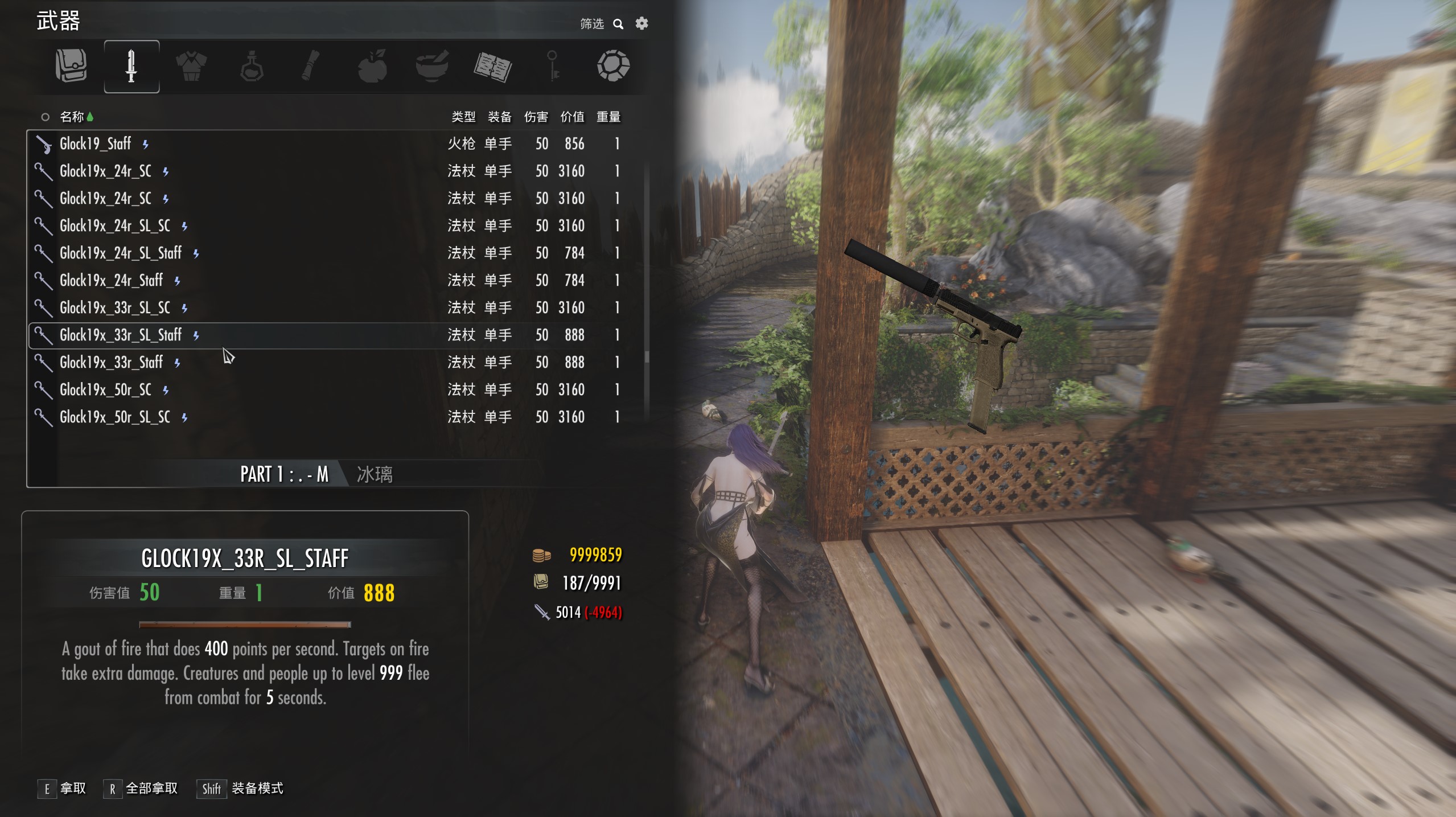Open the books category tab
1456x817 pixels.
click(493, 66)
